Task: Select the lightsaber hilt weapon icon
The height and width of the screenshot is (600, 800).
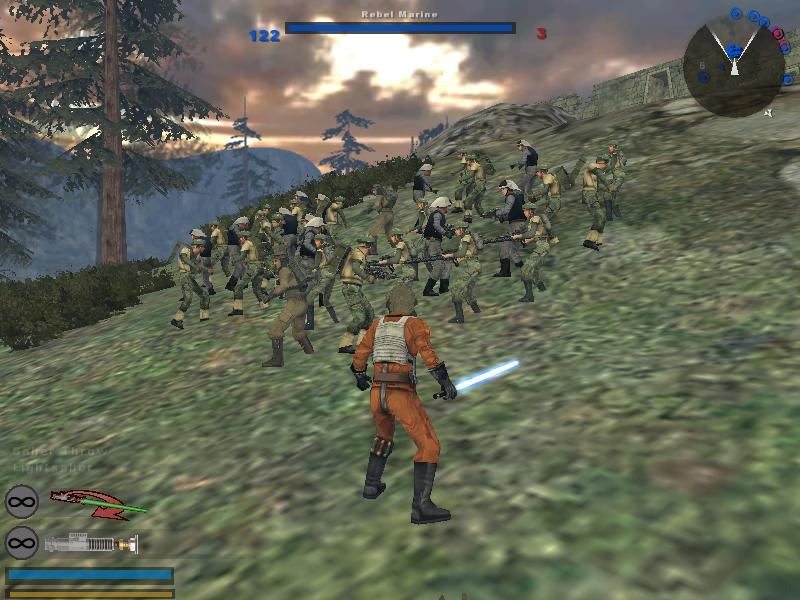Action: pyautogui.click(x=90, y=544)
